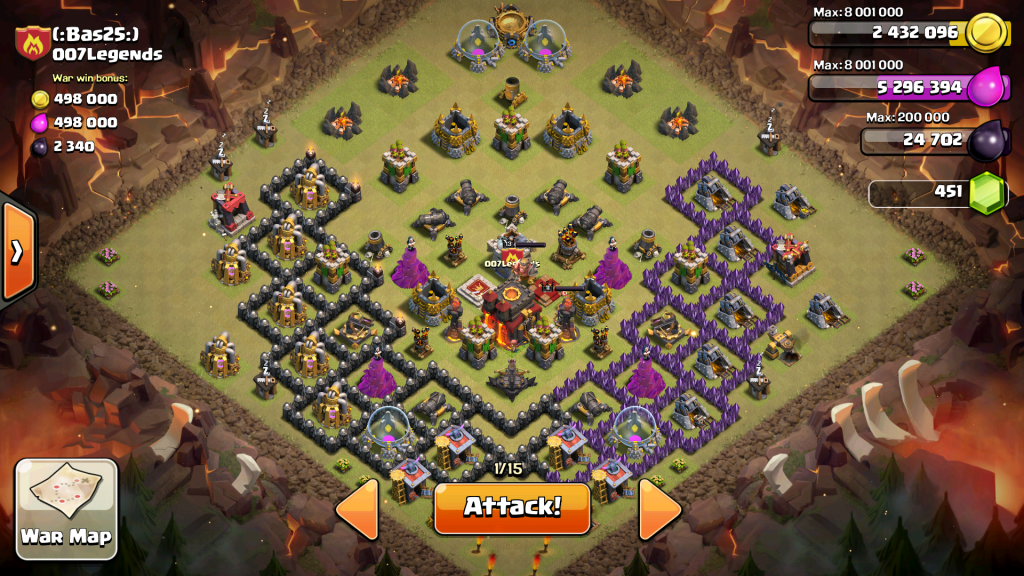
Task: Start the war with the Attack! button
Action: (x=512, y=507)
